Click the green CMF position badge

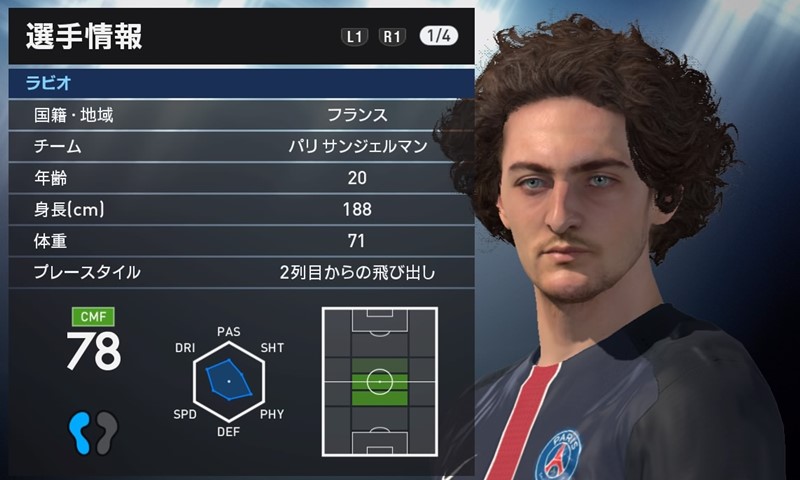(93, 318)
